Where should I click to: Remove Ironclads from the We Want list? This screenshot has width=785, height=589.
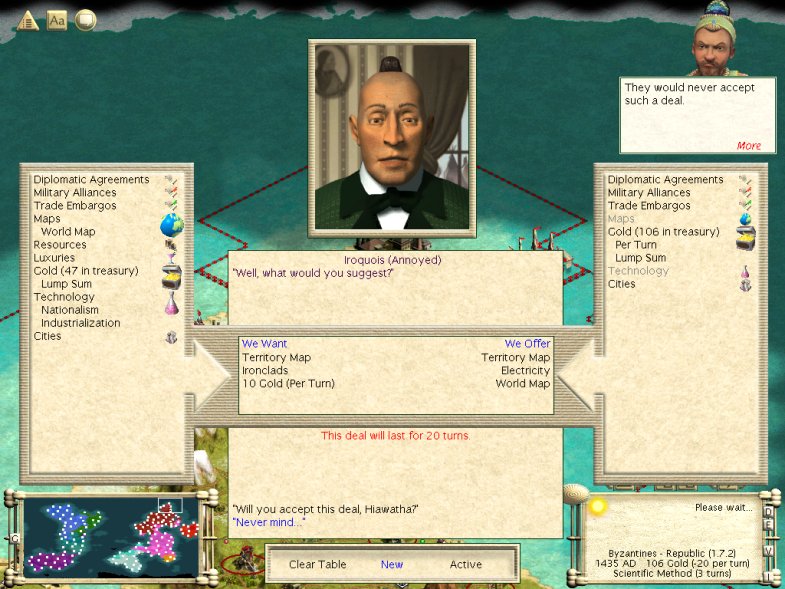[x=265, y=371]
